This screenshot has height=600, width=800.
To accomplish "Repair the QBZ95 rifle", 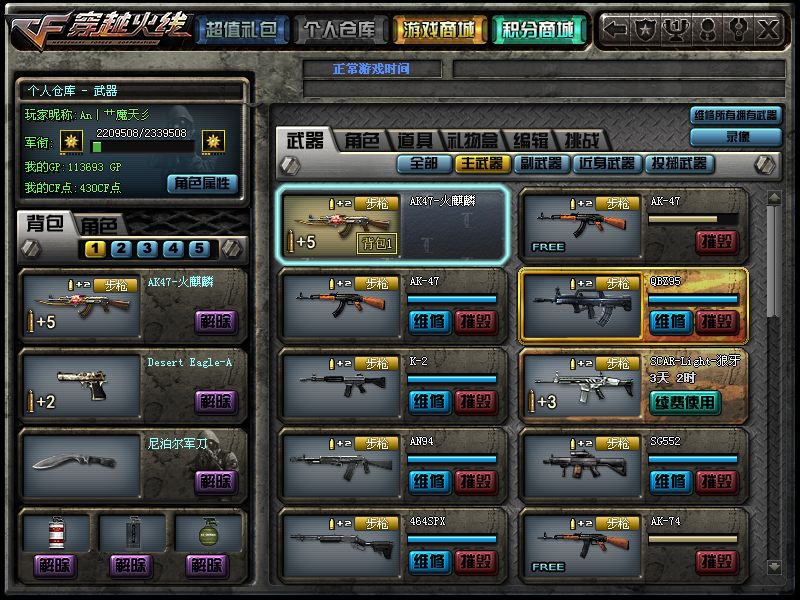I will click(669, 322).
